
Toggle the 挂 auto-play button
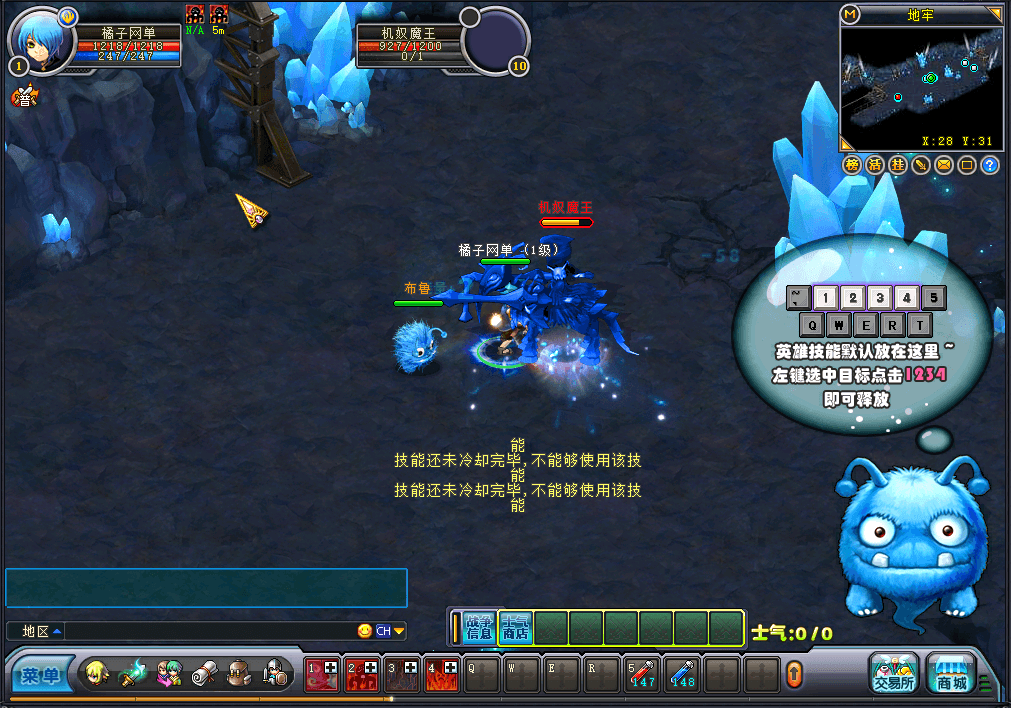point(898,165)
